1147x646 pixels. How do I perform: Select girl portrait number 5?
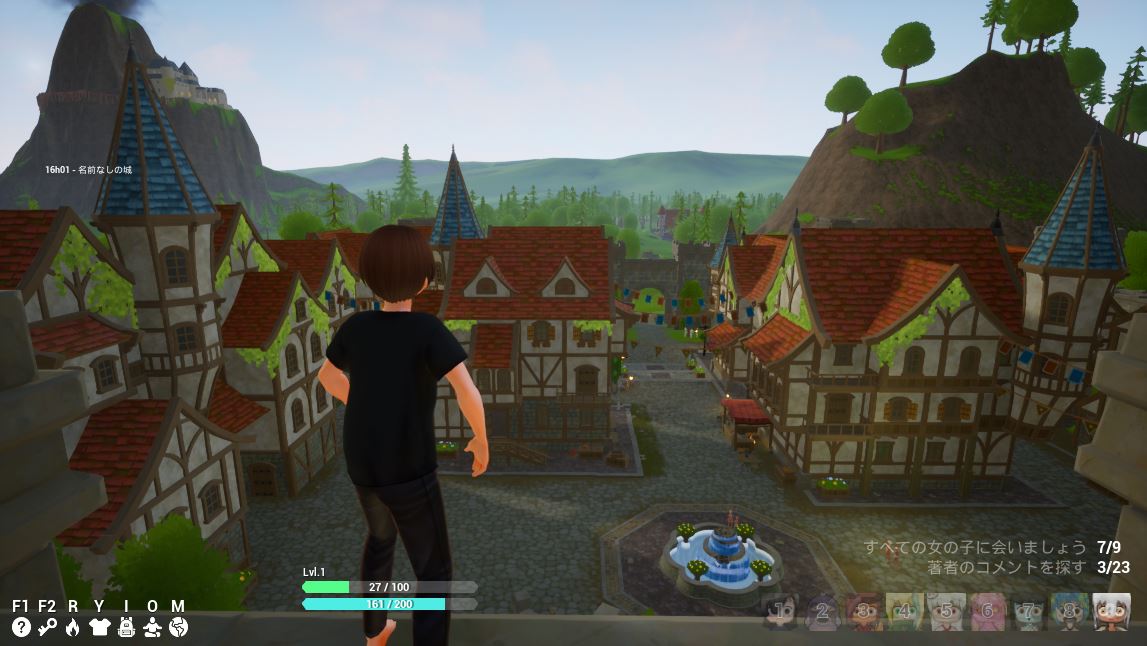pyautogui.click(x=946, y=611)
